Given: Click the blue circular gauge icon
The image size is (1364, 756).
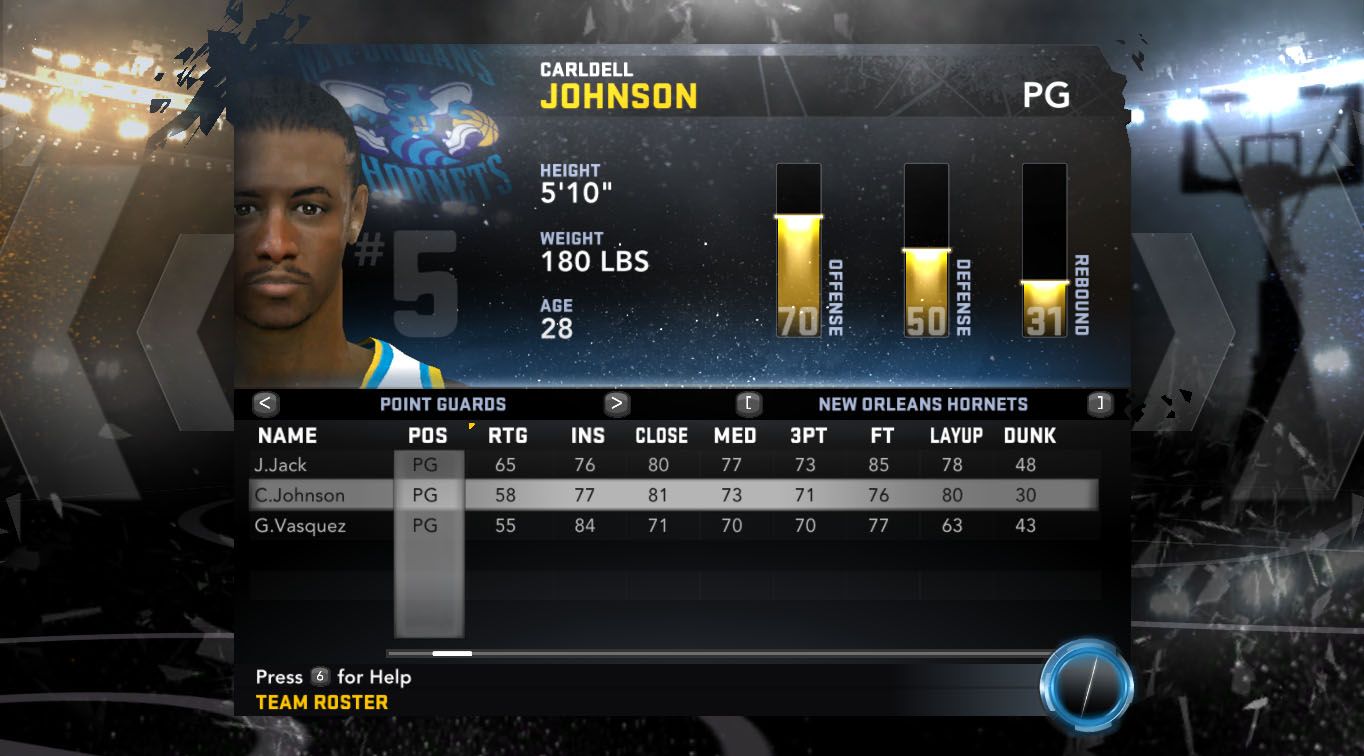Looking at the screenshot, I should click(1086, 687).
